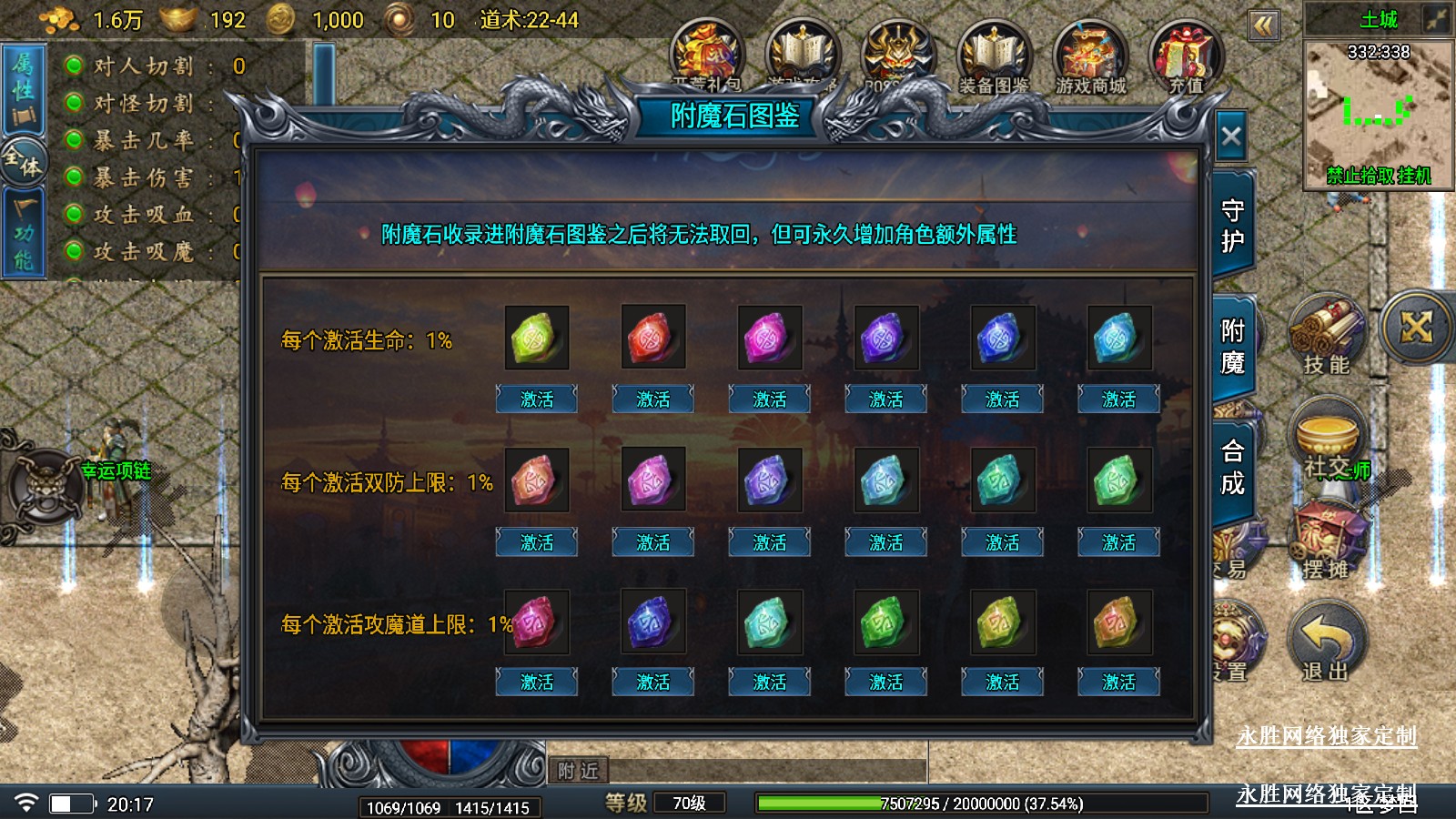The width and height of the screenshot is (1456, 819).
Task: Select the orange defense enchant stone icon
Action: point(536,480)
